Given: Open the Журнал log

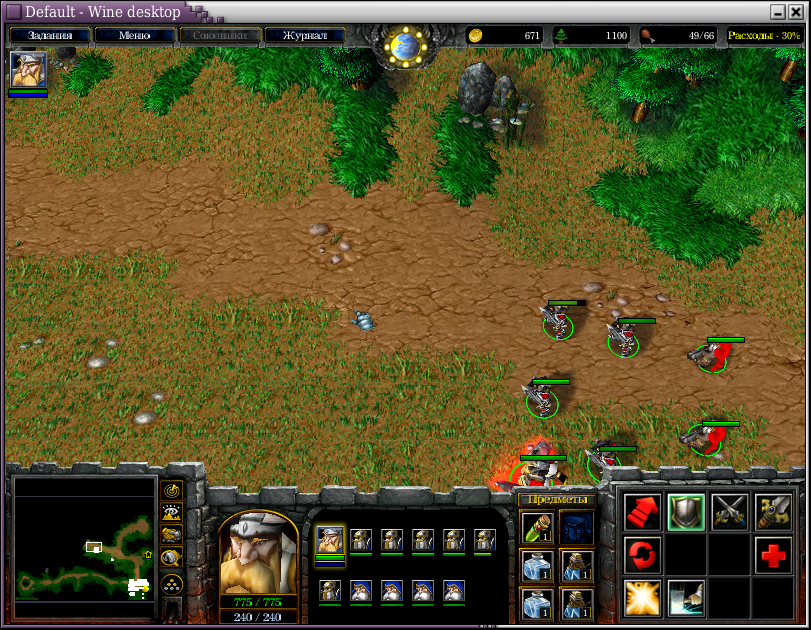Looking at the screenshot, I should click(x=304, y=35).
